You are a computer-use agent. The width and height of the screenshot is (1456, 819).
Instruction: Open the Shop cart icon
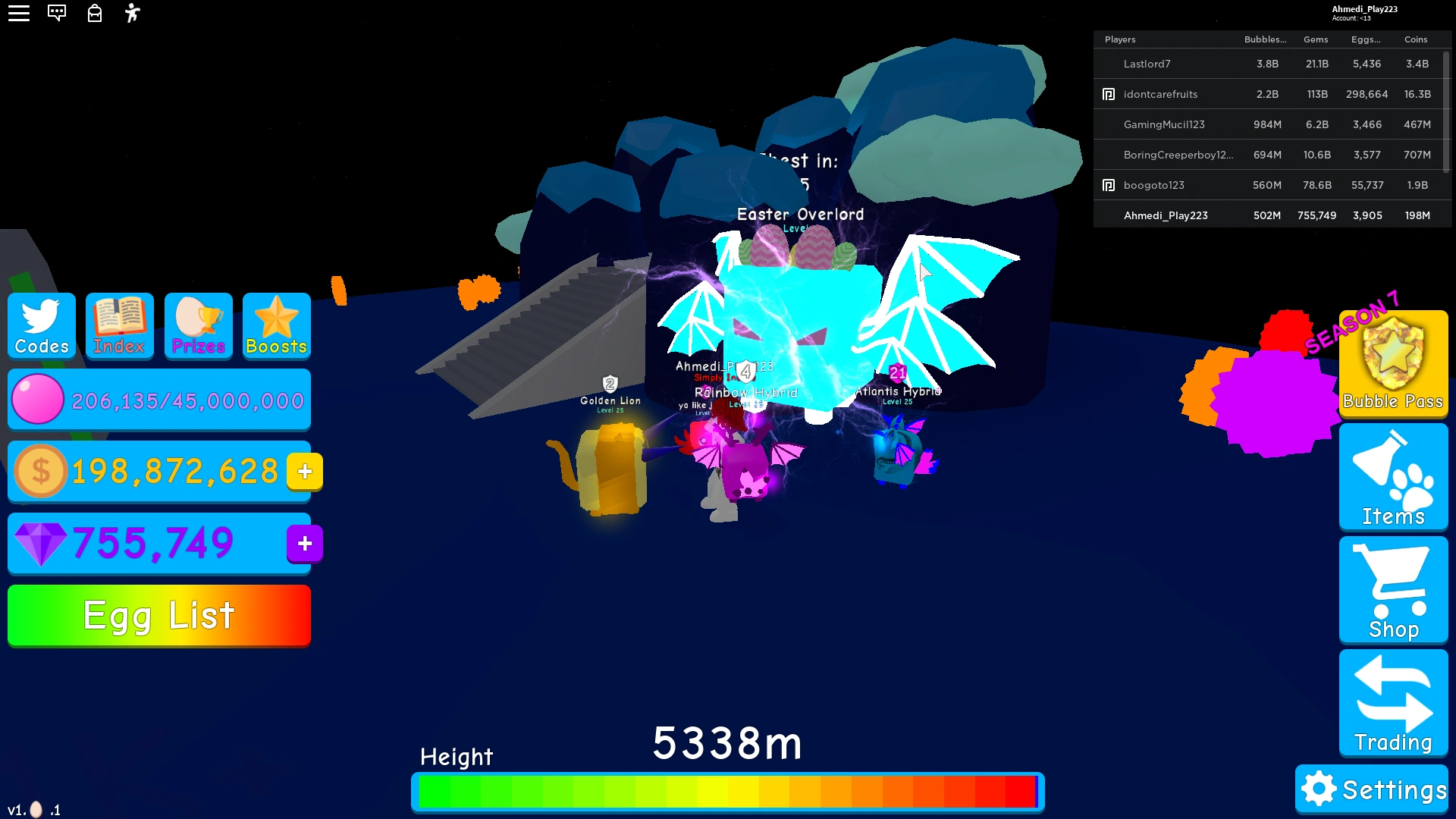tap(1392, 590)
